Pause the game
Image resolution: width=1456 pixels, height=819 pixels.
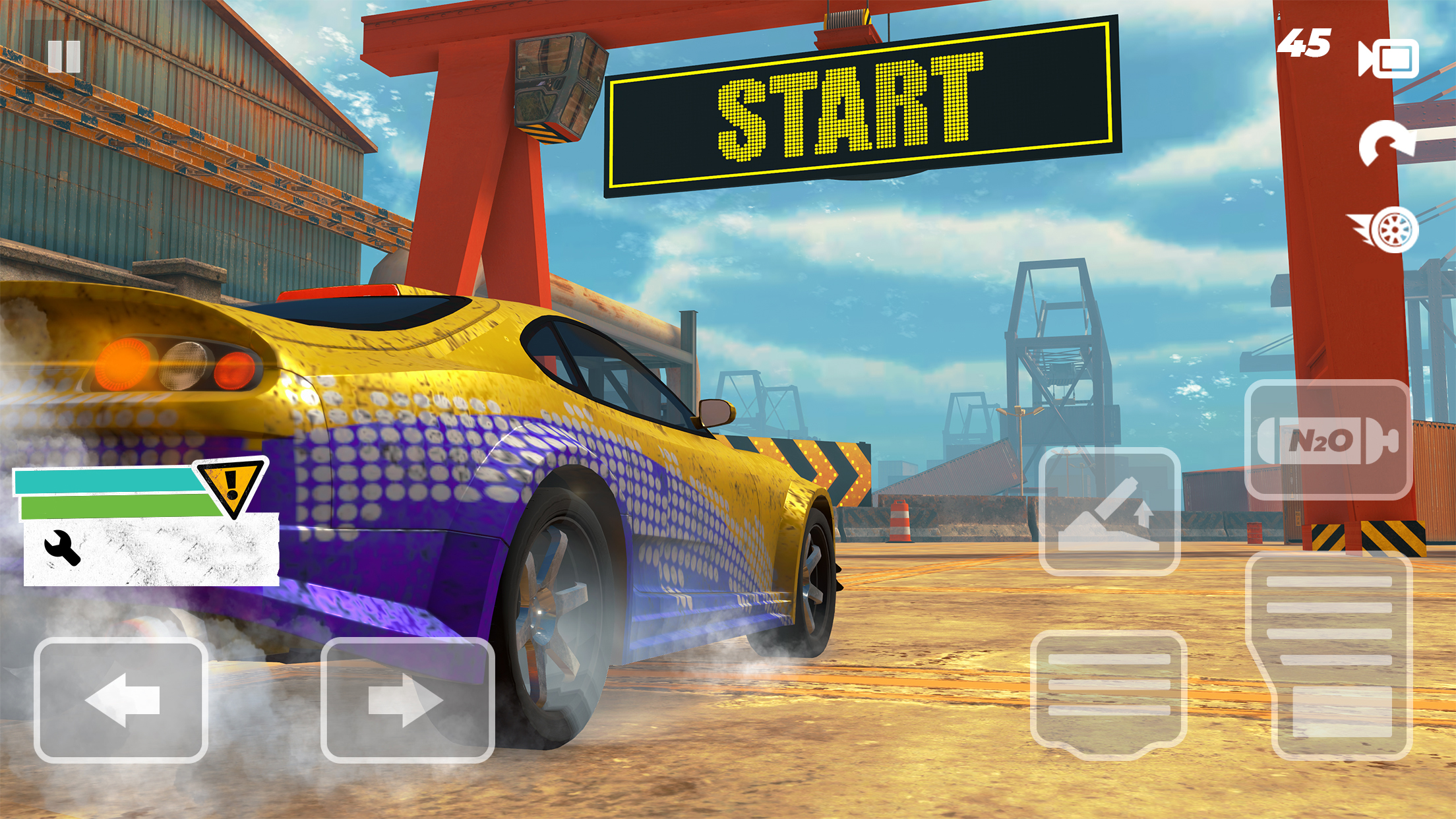pos(64,58)
